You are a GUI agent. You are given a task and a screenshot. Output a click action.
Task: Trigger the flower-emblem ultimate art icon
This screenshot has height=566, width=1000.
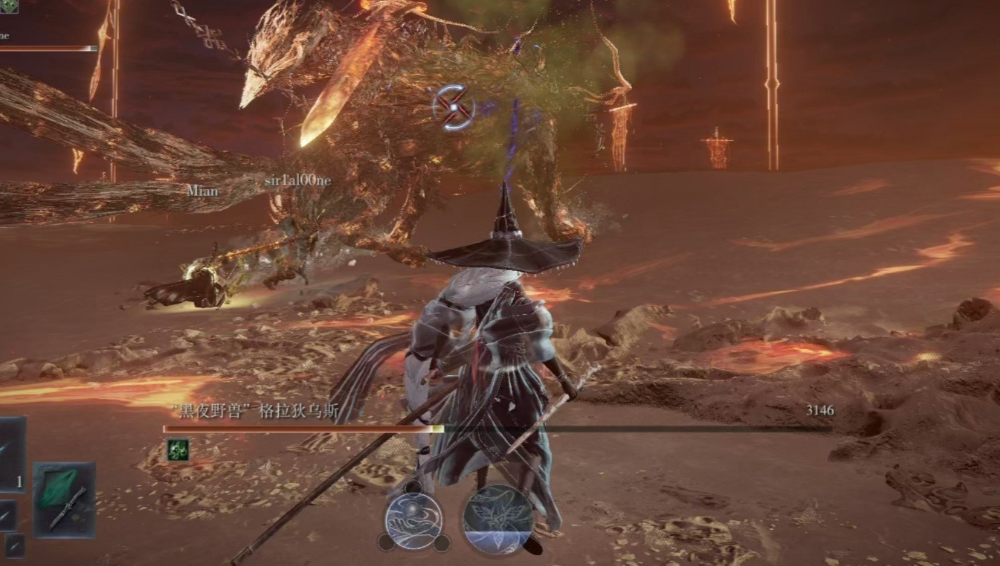coord(497,519)
